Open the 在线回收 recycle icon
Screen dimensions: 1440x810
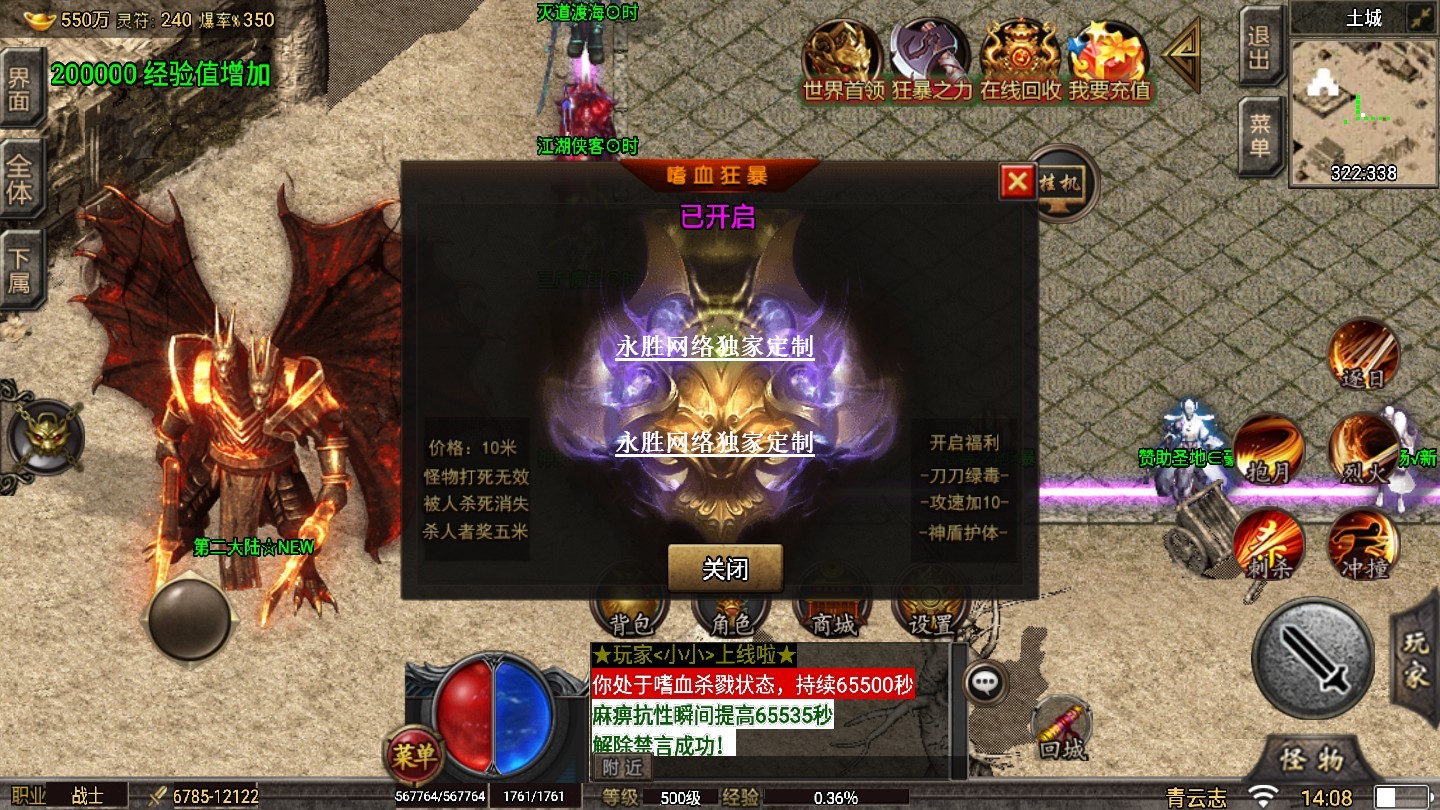[x=1020, y=60]
